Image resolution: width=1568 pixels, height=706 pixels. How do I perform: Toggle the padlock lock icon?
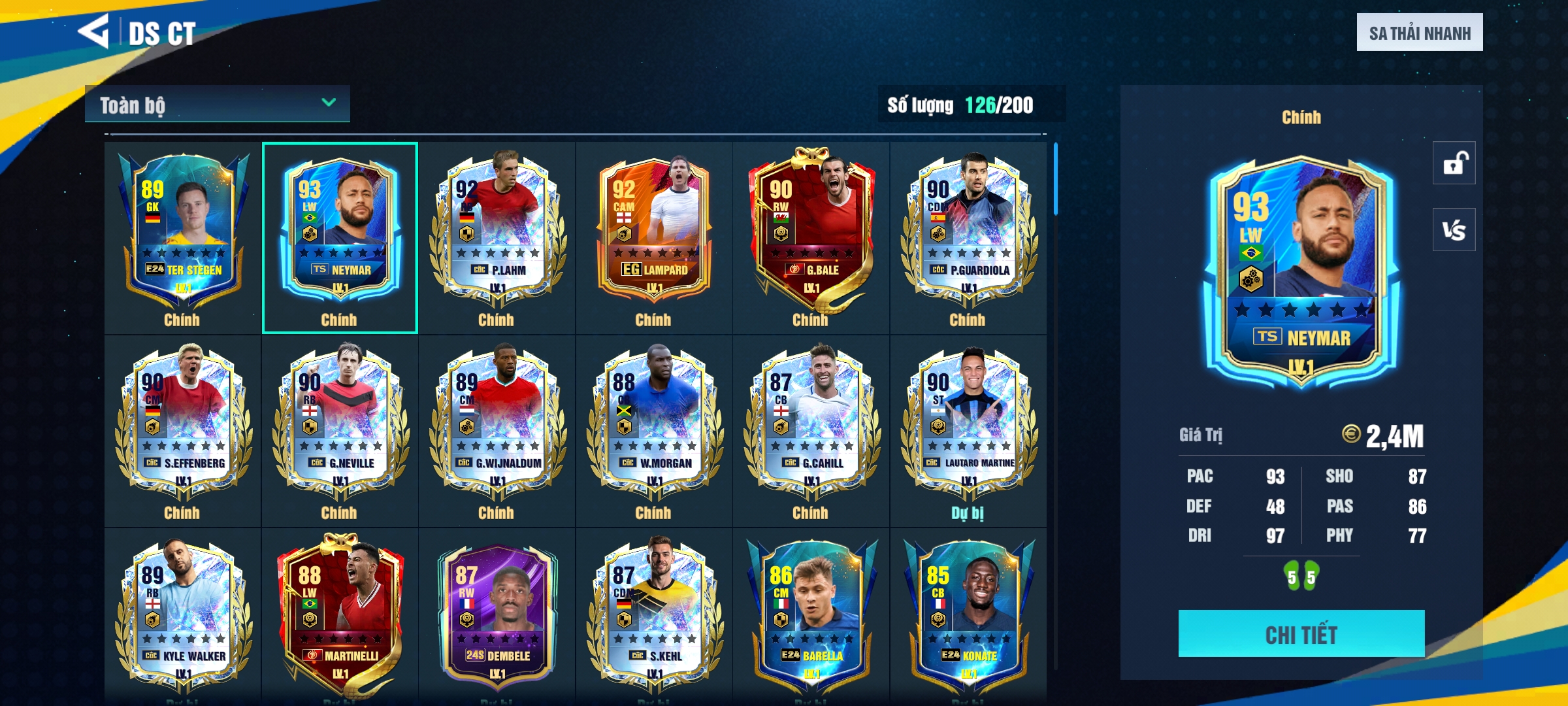1454,163
